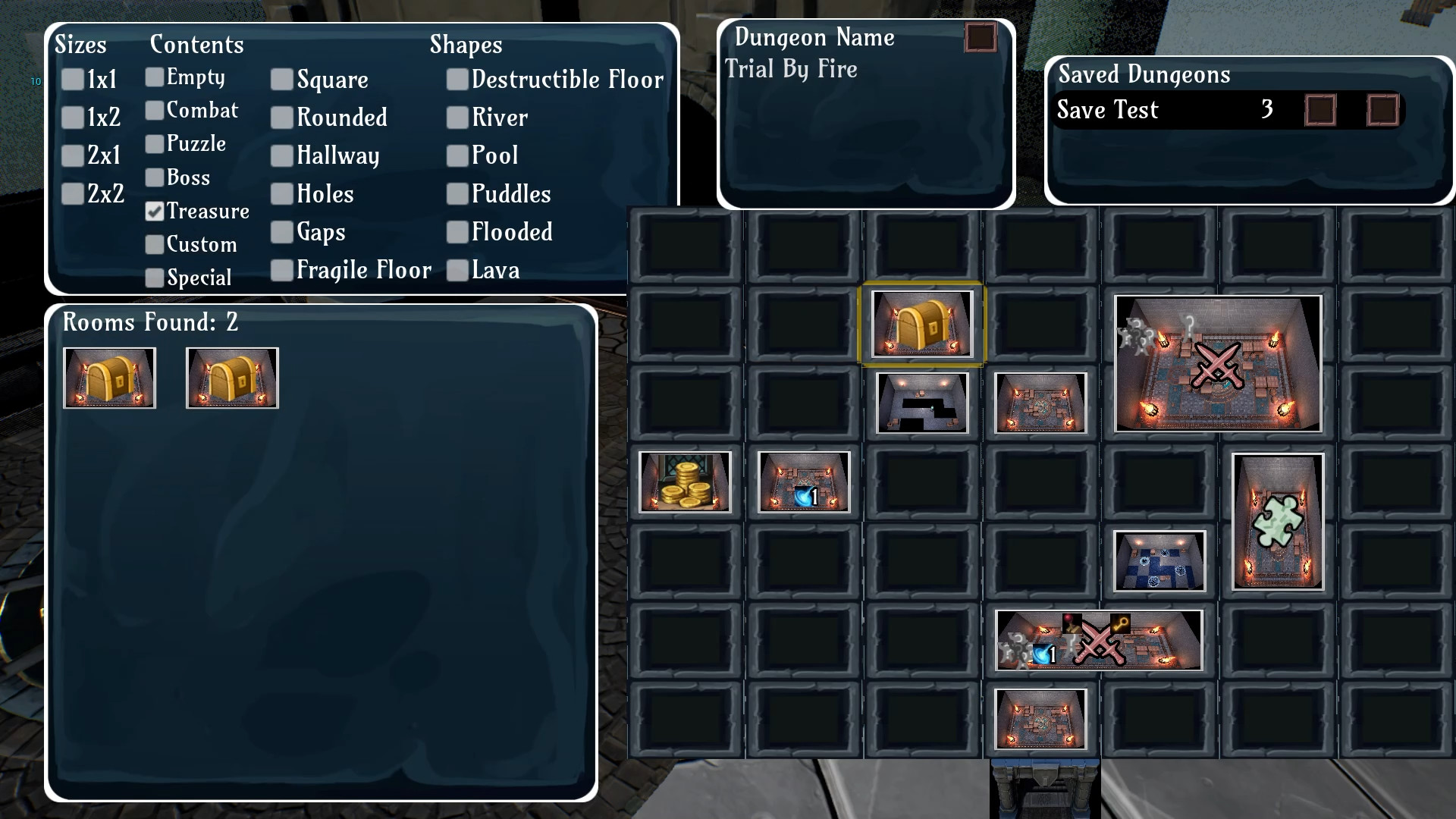Select the gold coins treasure pile room
Screen dimensions: 1456x819
(683, 482)
